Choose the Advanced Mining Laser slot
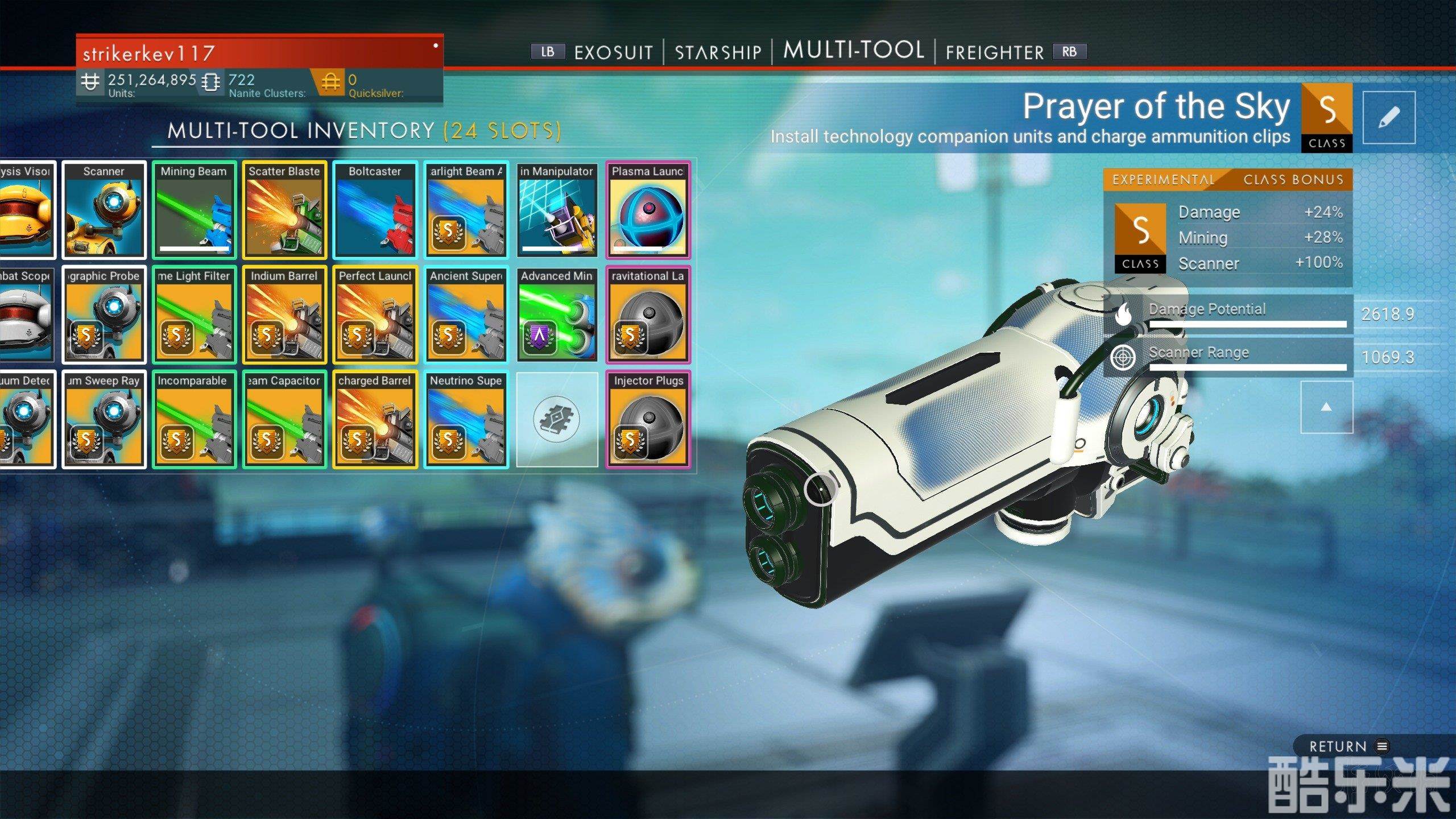This screenshot has width=1456, height=819. [557, 314]
